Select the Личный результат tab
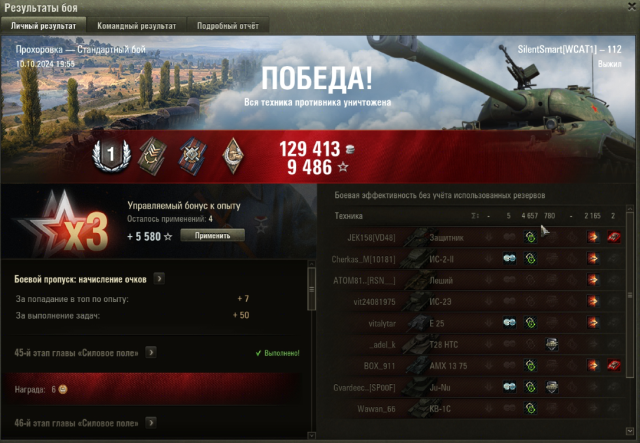The width and height of the screenshot is (640, 443). [45, 25]
